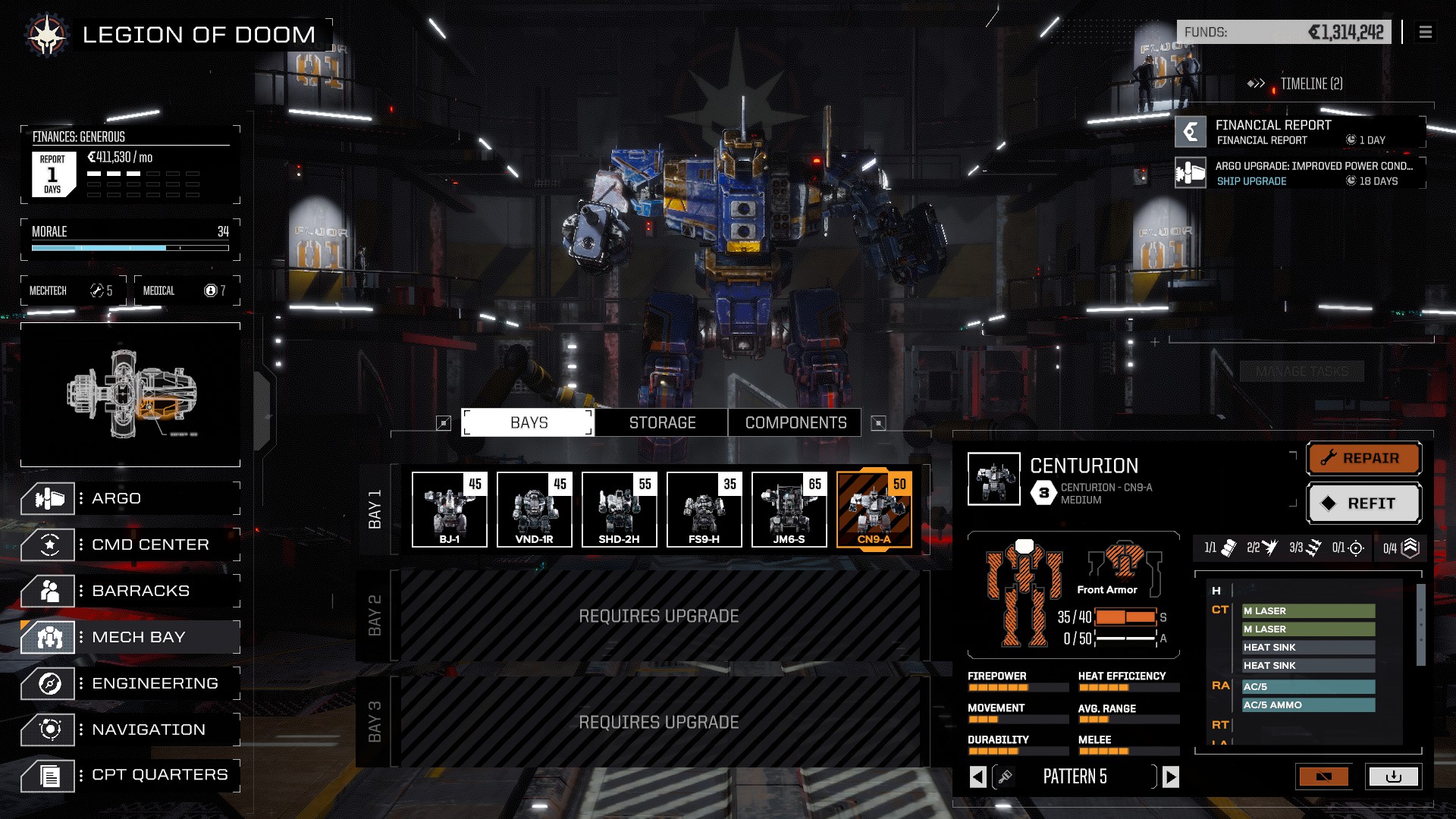
Task: Enter Cpt Quarters
Action: click(x=129, y=775)
